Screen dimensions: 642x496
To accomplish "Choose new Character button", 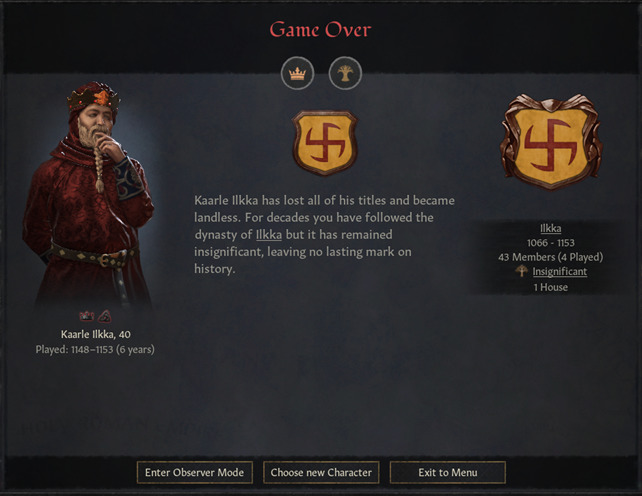I will point(320,472).
